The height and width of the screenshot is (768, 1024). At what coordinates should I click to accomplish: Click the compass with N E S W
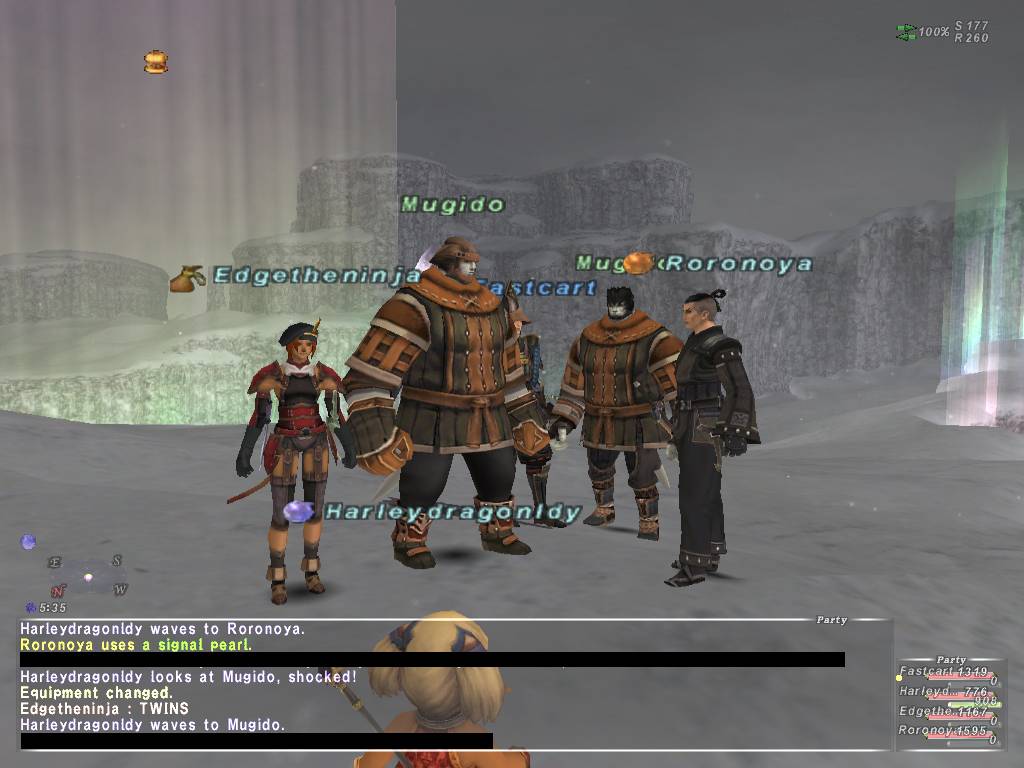[88, 576]
